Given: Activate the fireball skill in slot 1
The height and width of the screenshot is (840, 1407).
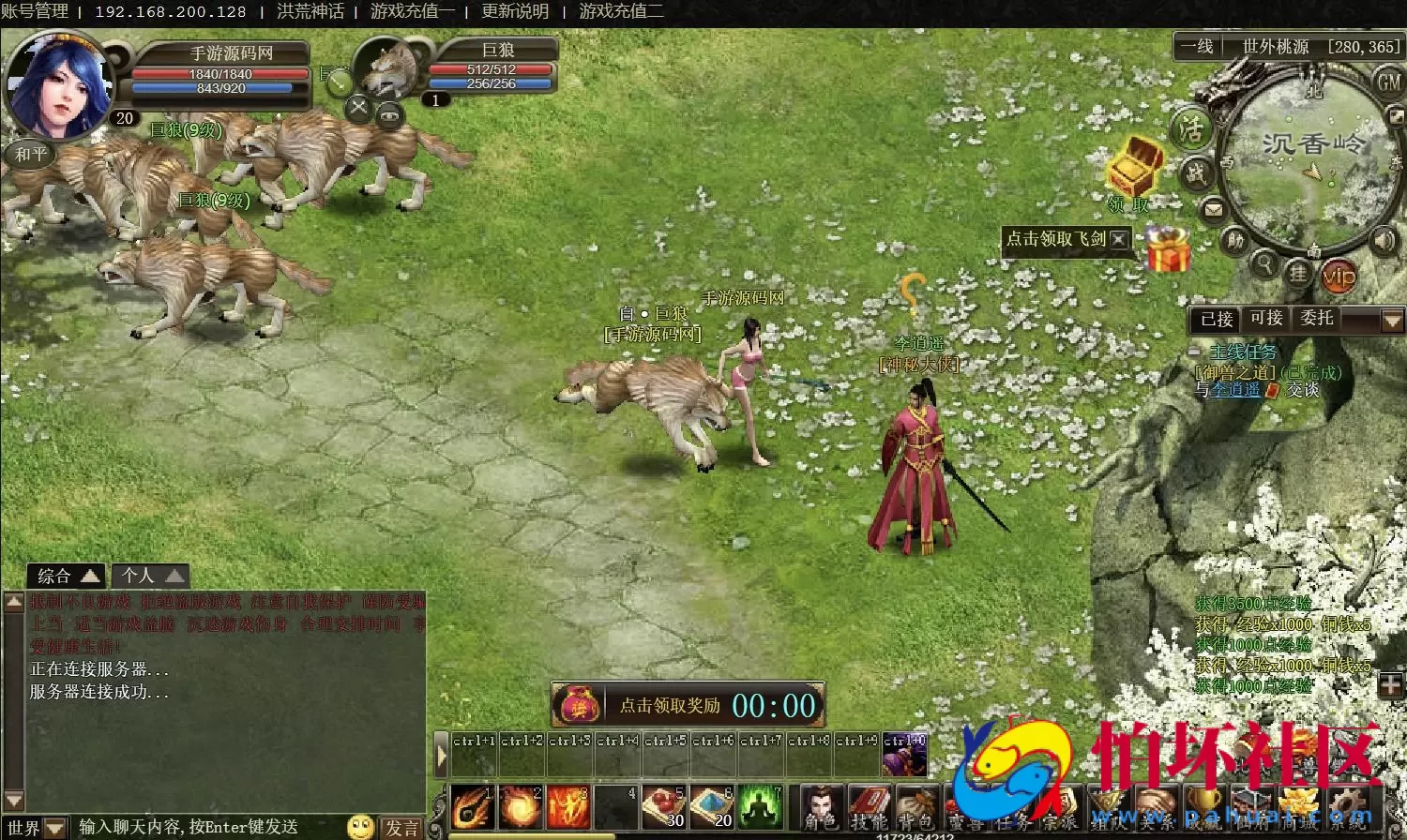Looking at the screenshot, I should point(472,806).
